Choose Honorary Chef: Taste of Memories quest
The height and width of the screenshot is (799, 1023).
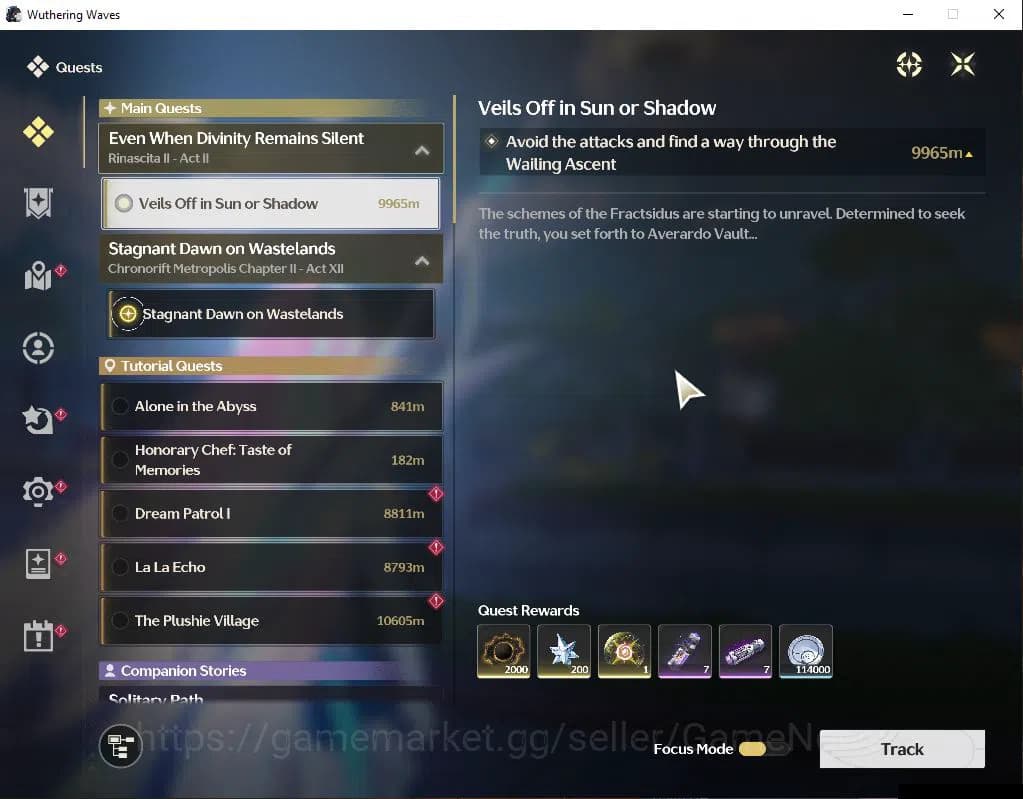[270, 460]
